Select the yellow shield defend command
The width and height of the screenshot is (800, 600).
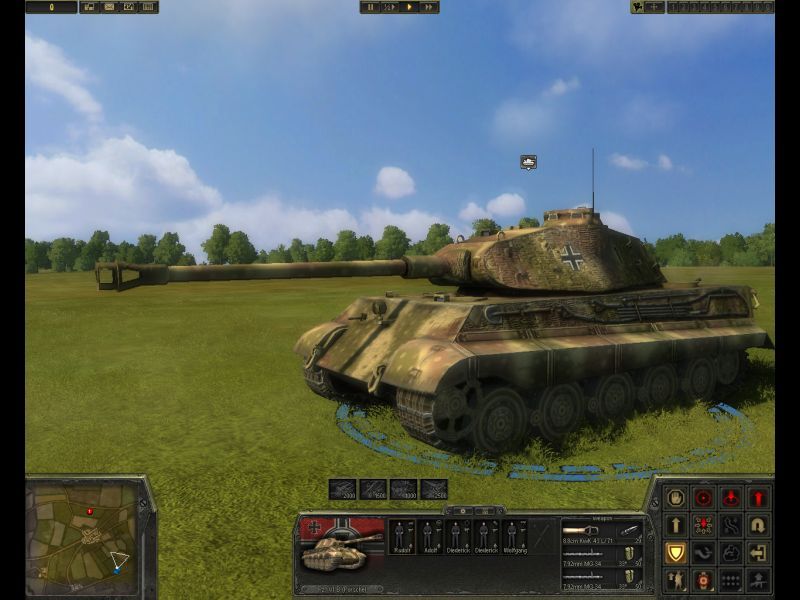pyautogui.click(x=676, y=552)
